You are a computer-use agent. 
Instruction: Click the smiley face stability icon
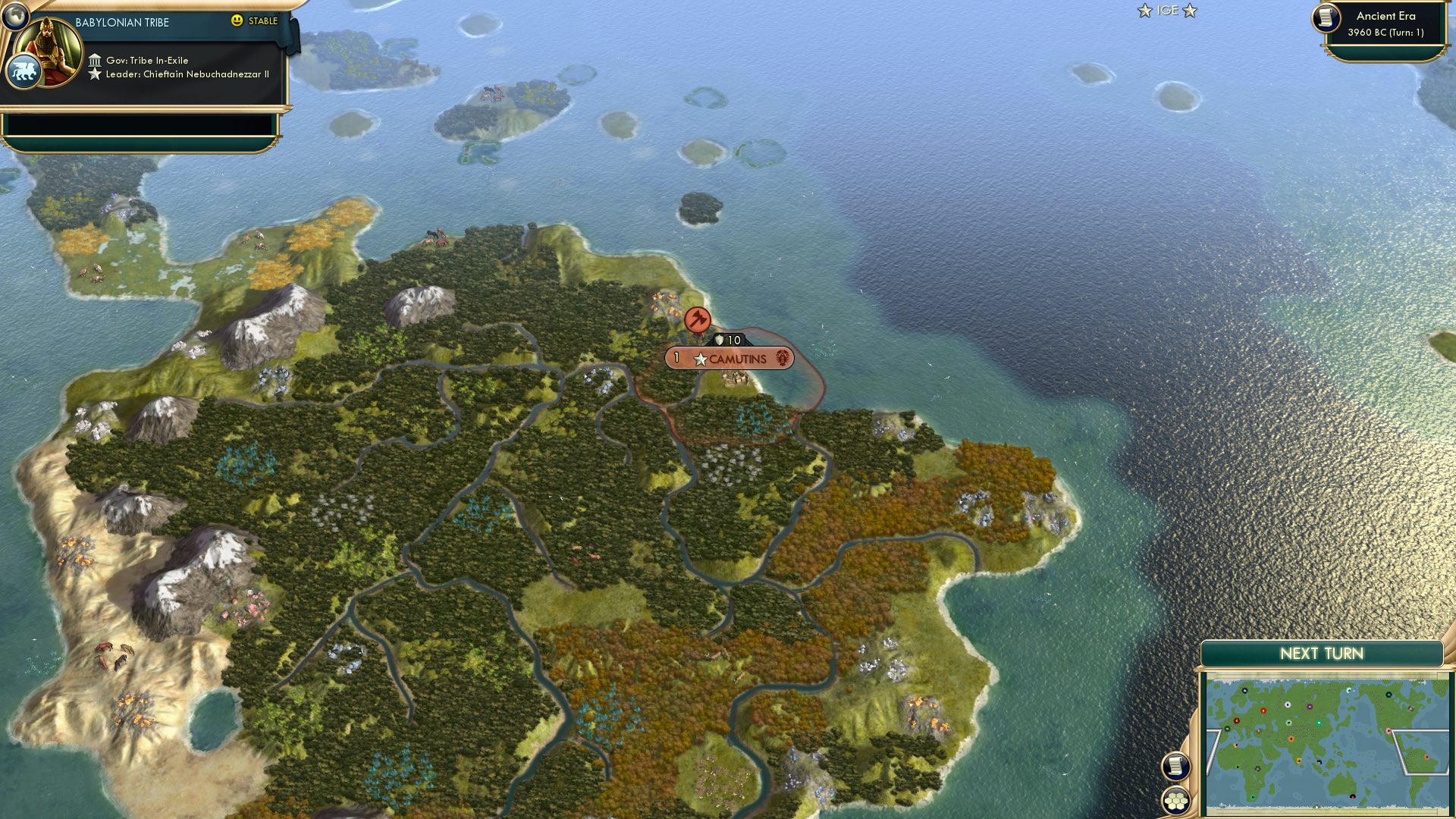(238, 21)
